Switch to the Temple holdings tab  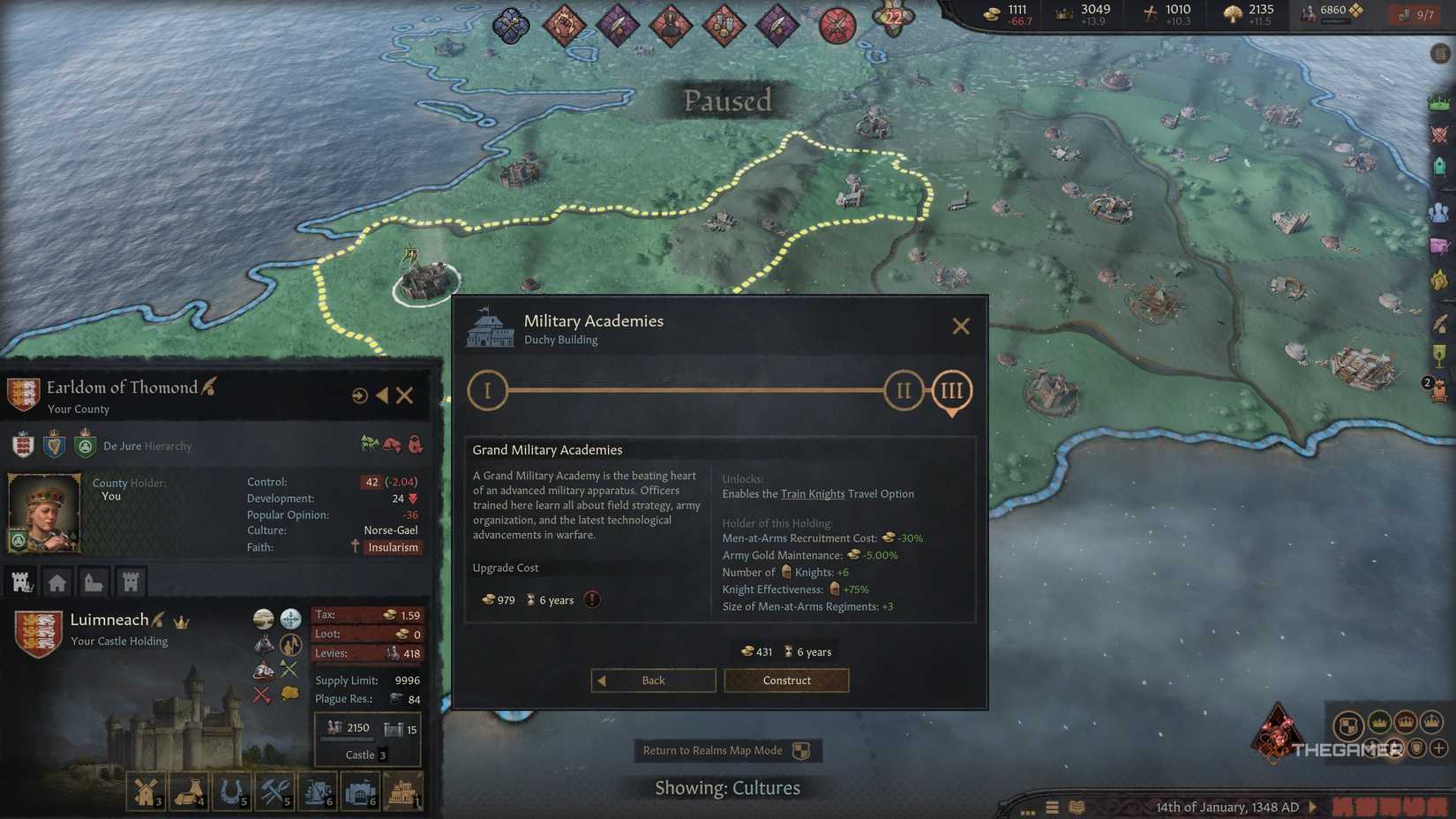click(94, 581)
